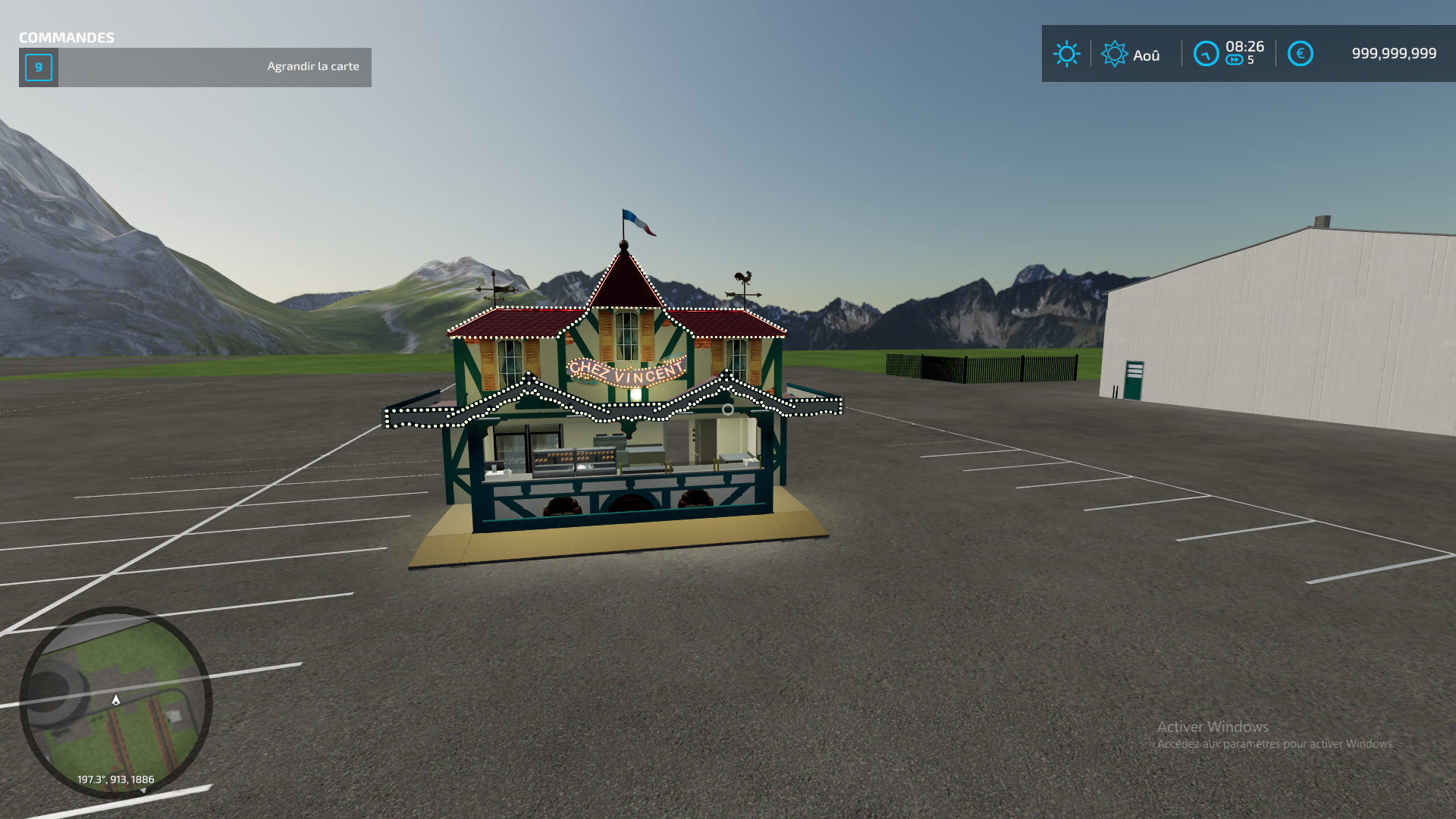Select the weather forecast sun icon
The width and height of the screenshot is (1456, 819).
[x=1115, y=54]
